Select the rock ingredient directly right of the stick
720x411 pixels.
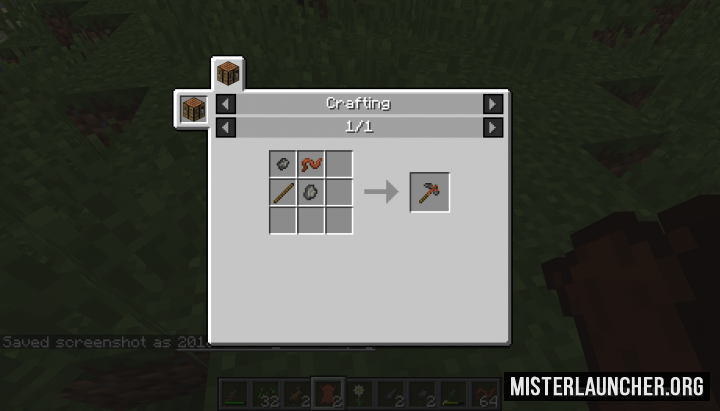tap(311, 192)
